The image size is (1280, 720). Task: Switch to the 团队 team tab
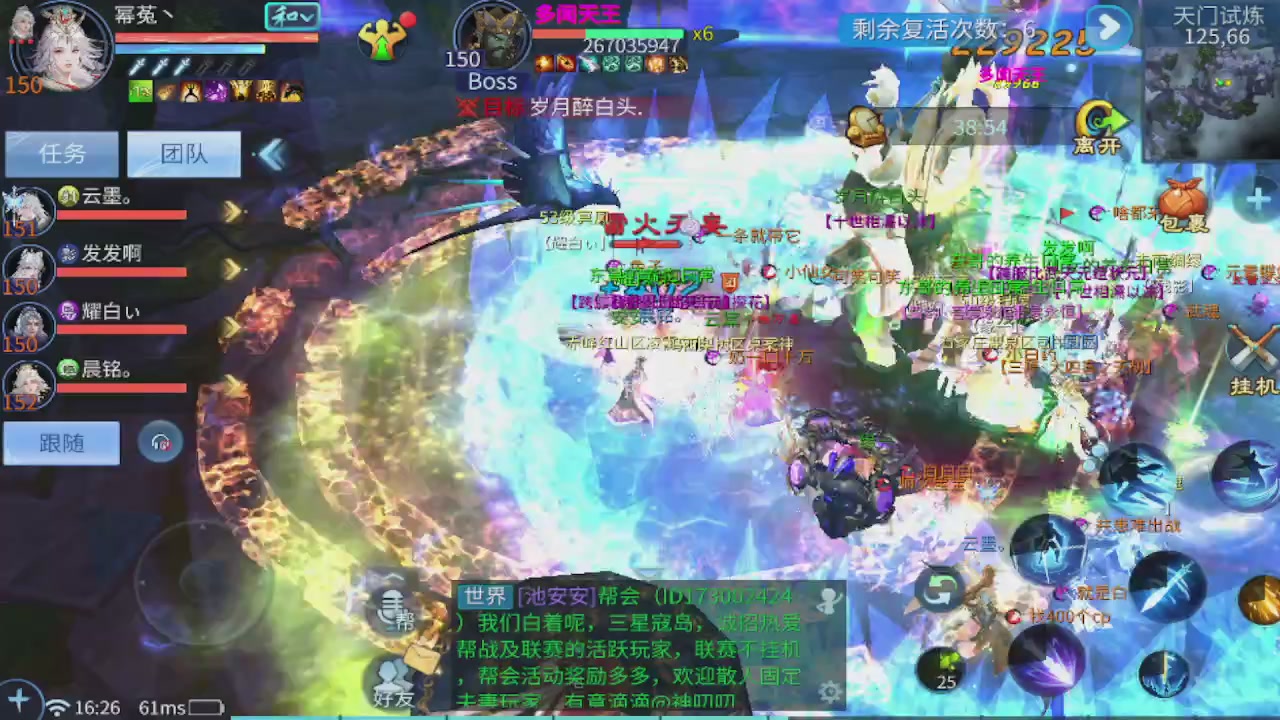[183, 152]
